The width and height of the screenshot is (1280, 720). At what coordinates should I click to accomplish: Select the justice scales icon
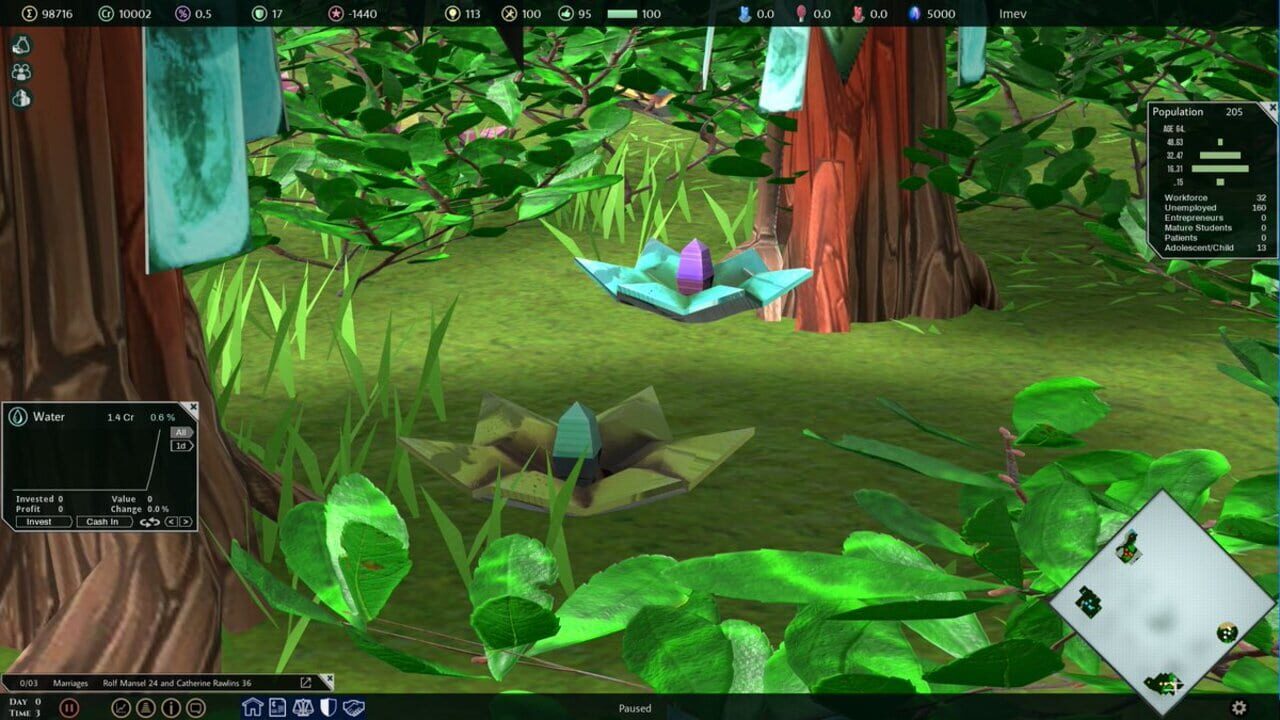click(x=301, y=707)
